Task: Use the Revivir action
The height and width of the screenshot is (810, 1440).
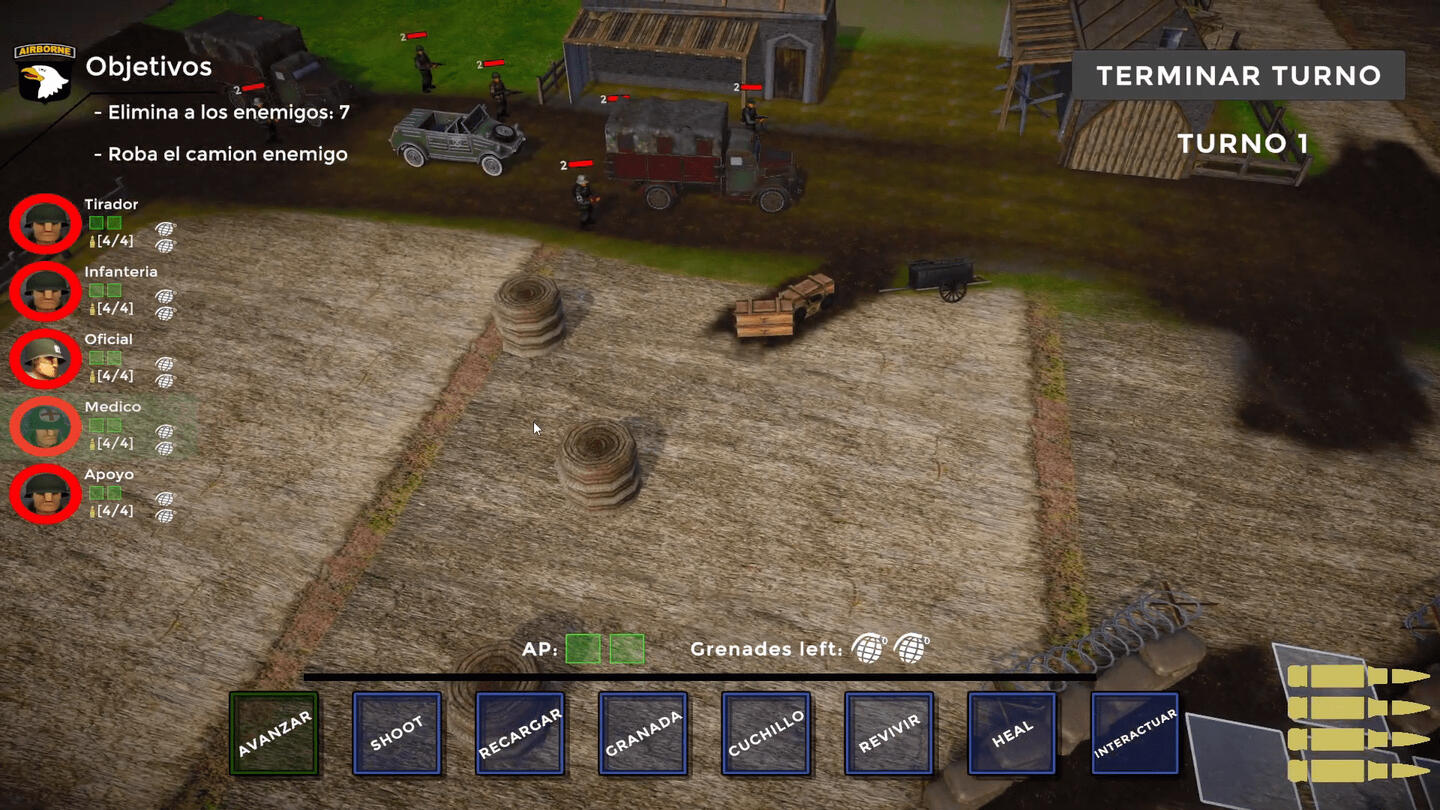Action: 889,733
